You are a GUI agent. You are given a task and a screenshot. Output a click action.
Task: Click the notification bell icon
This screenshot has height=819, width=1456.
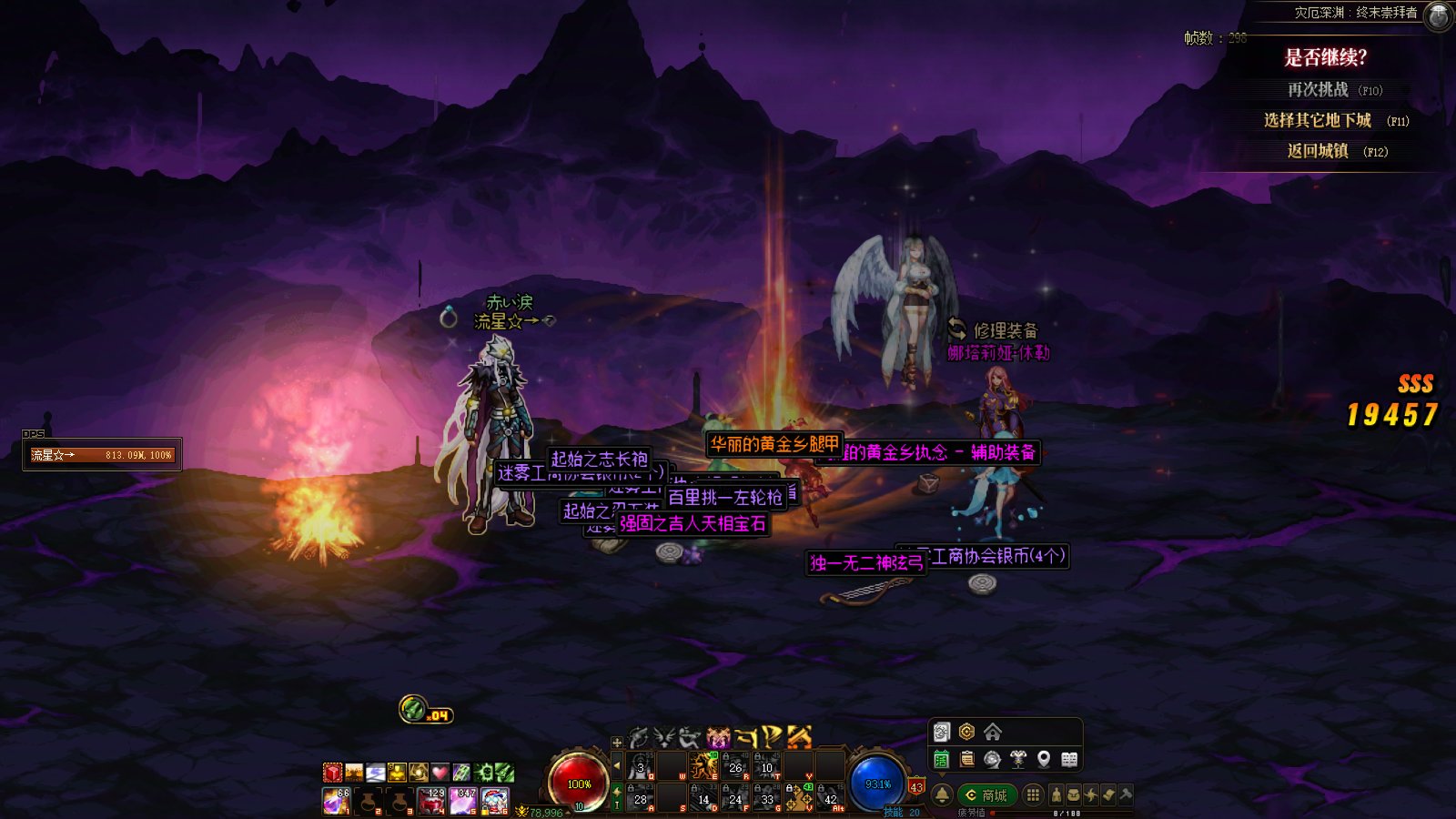(x=942, y=795)
